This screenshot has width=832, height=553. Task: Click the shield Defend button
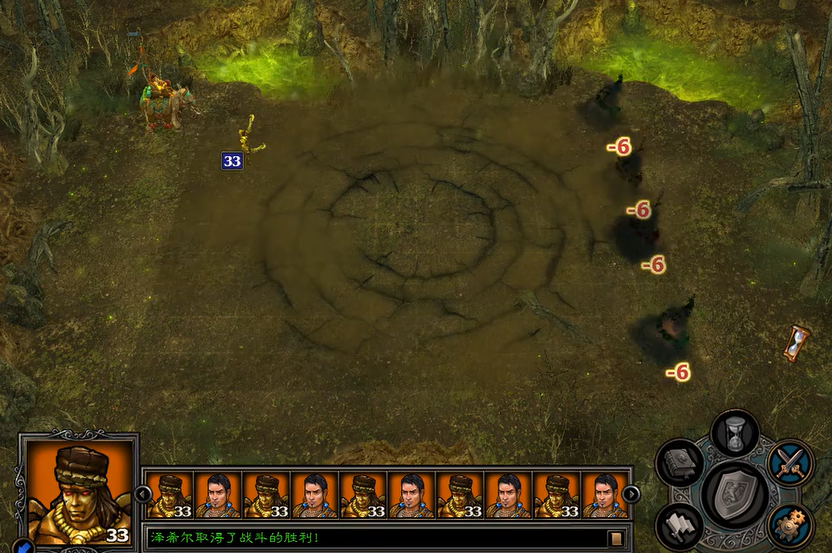click(x=735, y=493)
